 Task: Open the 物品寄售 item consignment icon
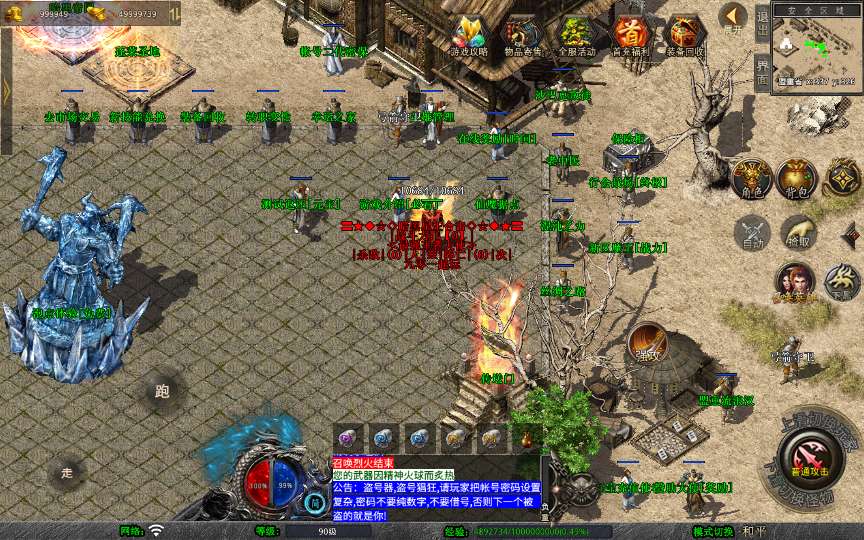pos(522,36)
